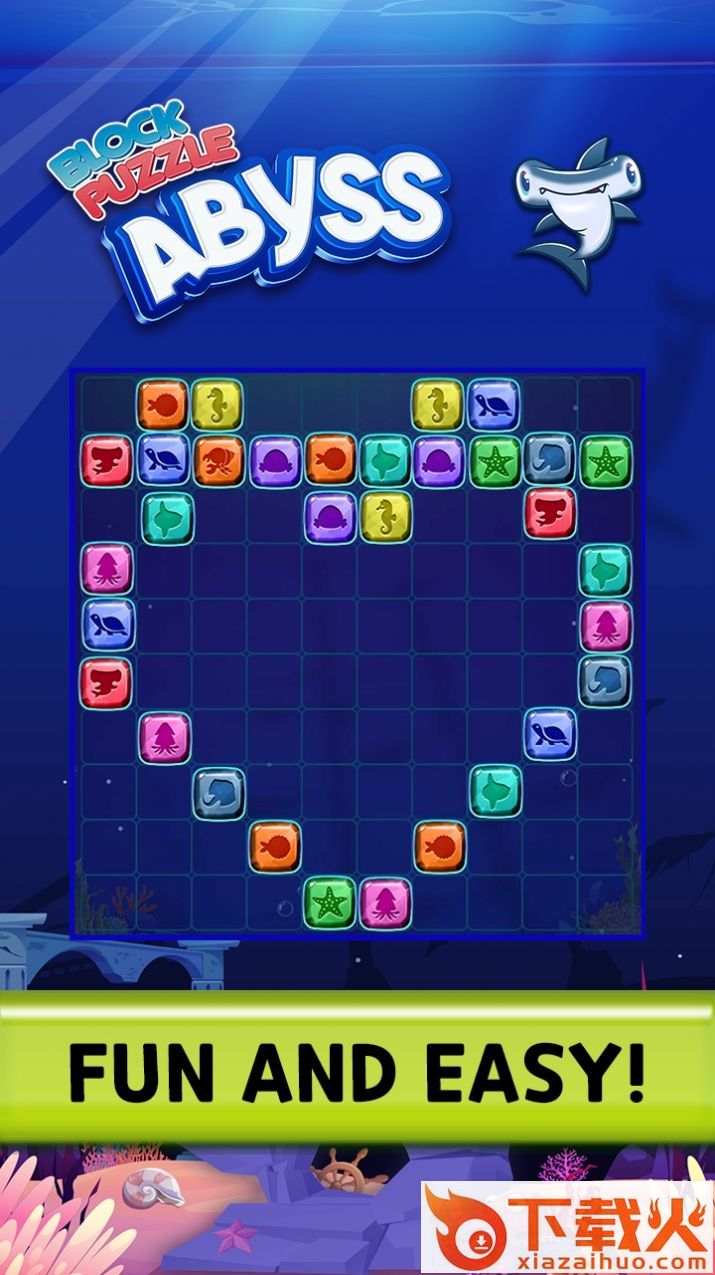
Task: Click the teal fish between orange fish and purple tile
Action: point(384,460)
